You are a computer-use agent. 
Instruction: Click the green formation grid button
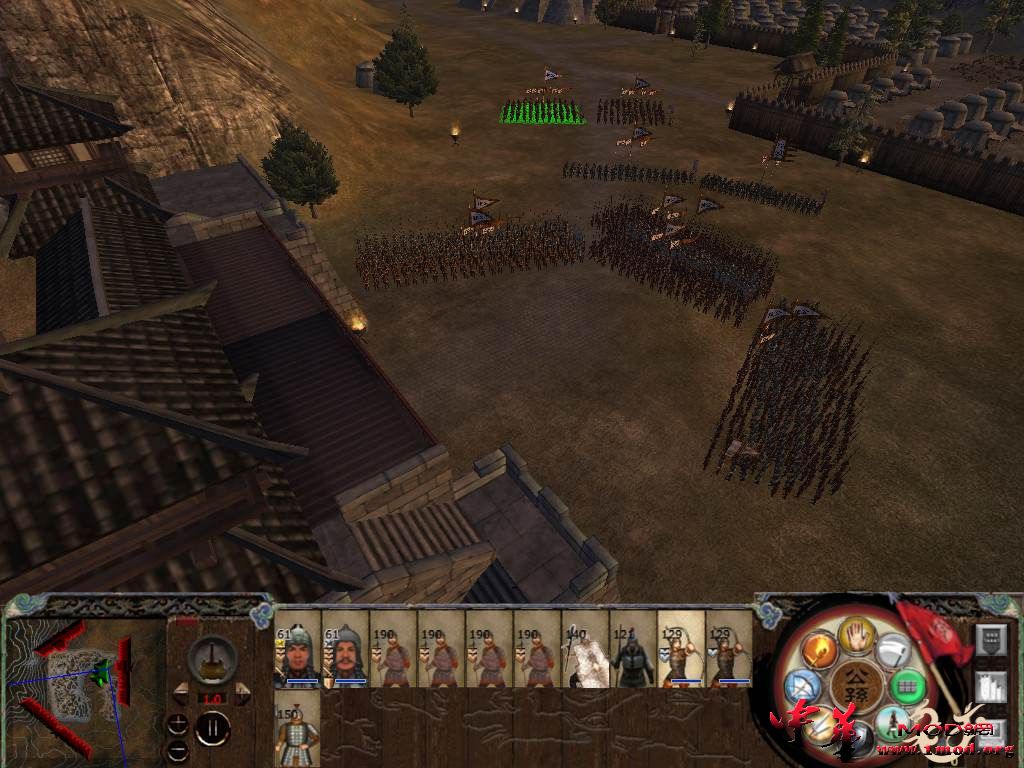click(906, 686)
